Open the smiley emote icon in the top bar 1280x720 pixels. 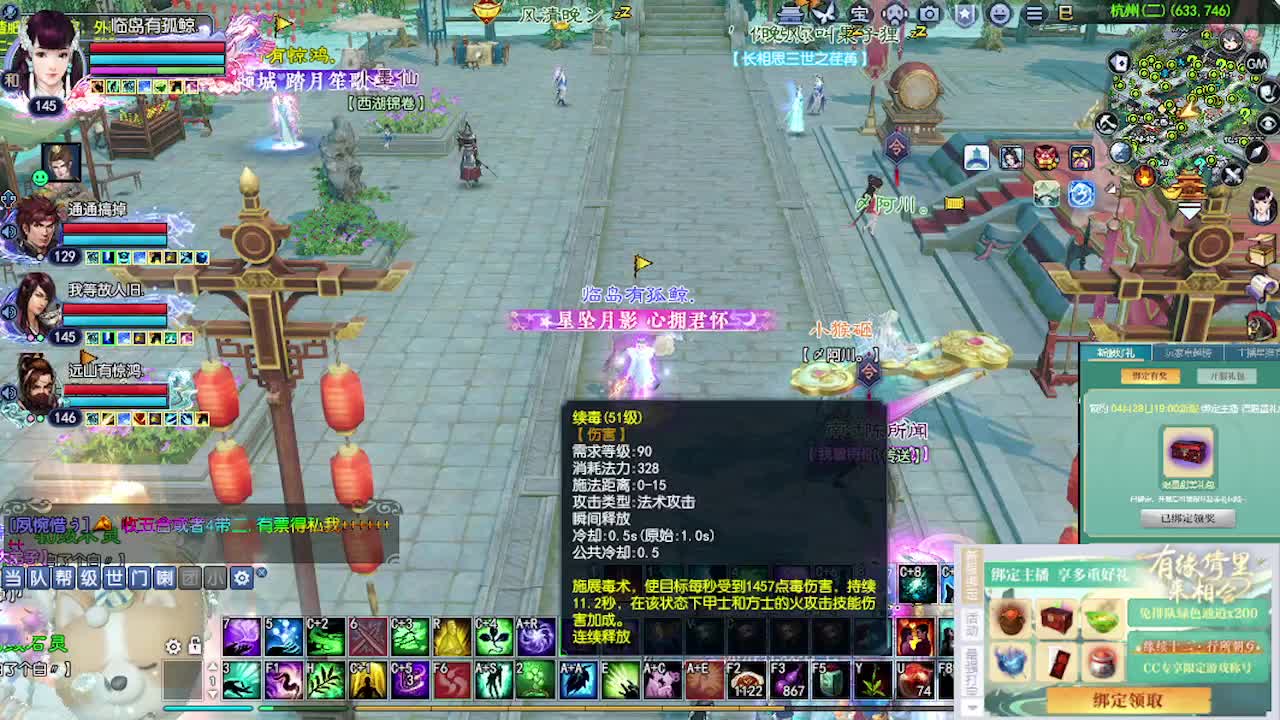(1000, 15)
